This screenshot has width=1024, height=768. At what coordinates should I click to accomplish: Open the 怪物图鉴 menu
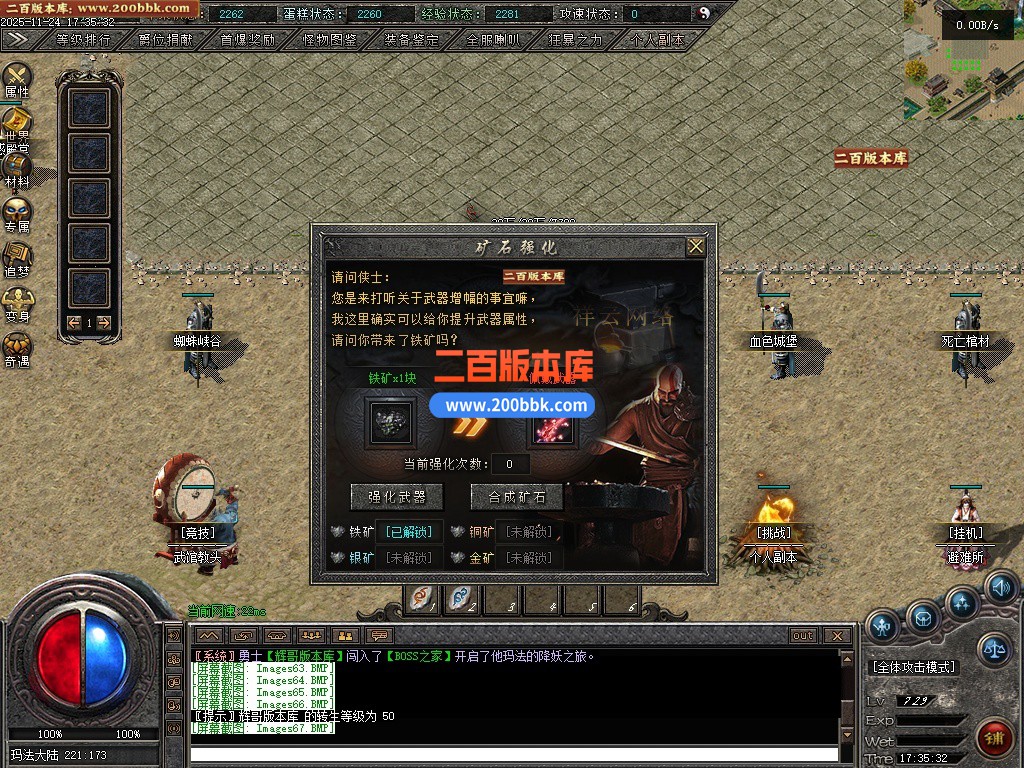(330, 40)
